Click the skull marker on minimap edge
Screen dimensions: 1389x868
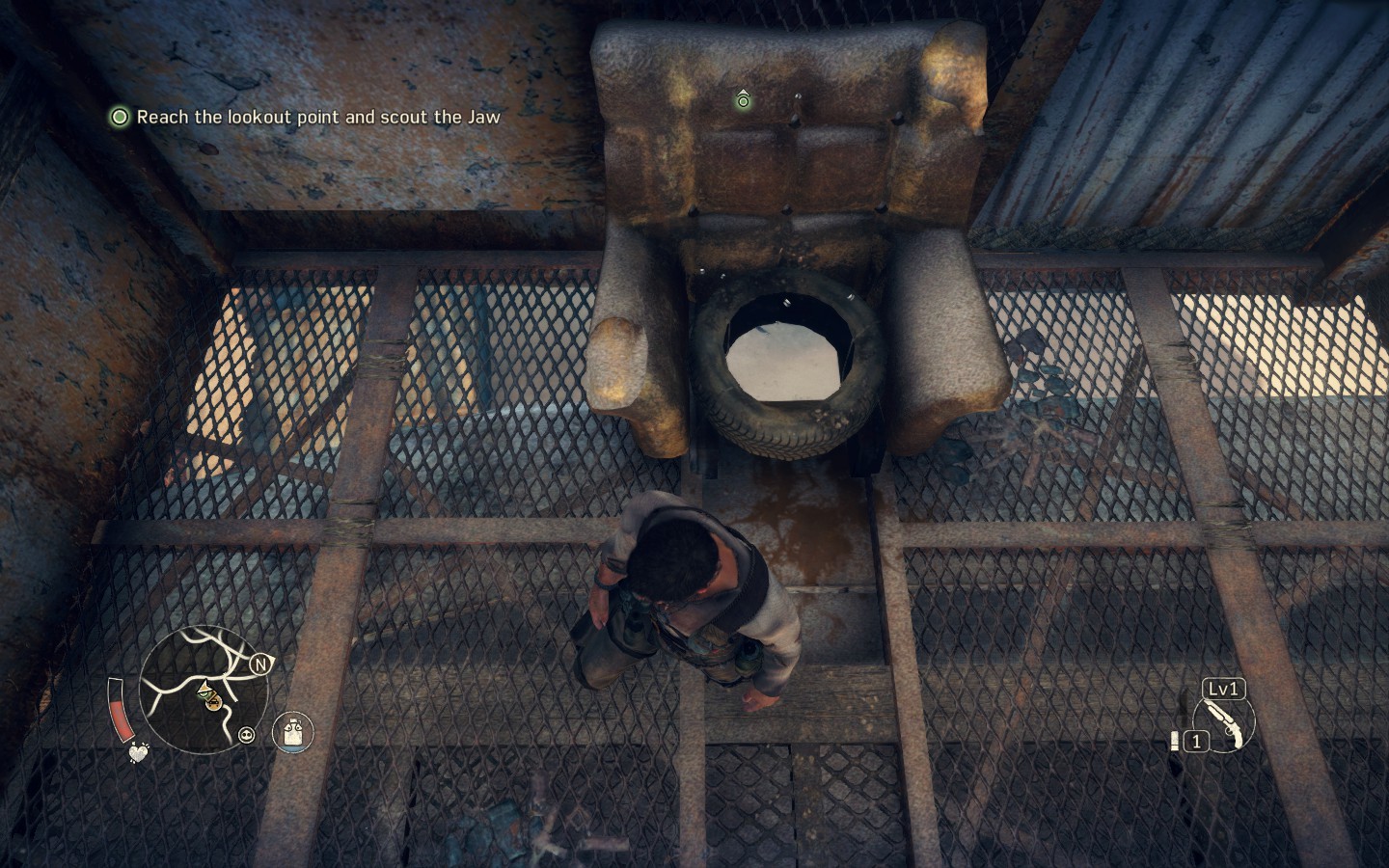click(248, 735)
